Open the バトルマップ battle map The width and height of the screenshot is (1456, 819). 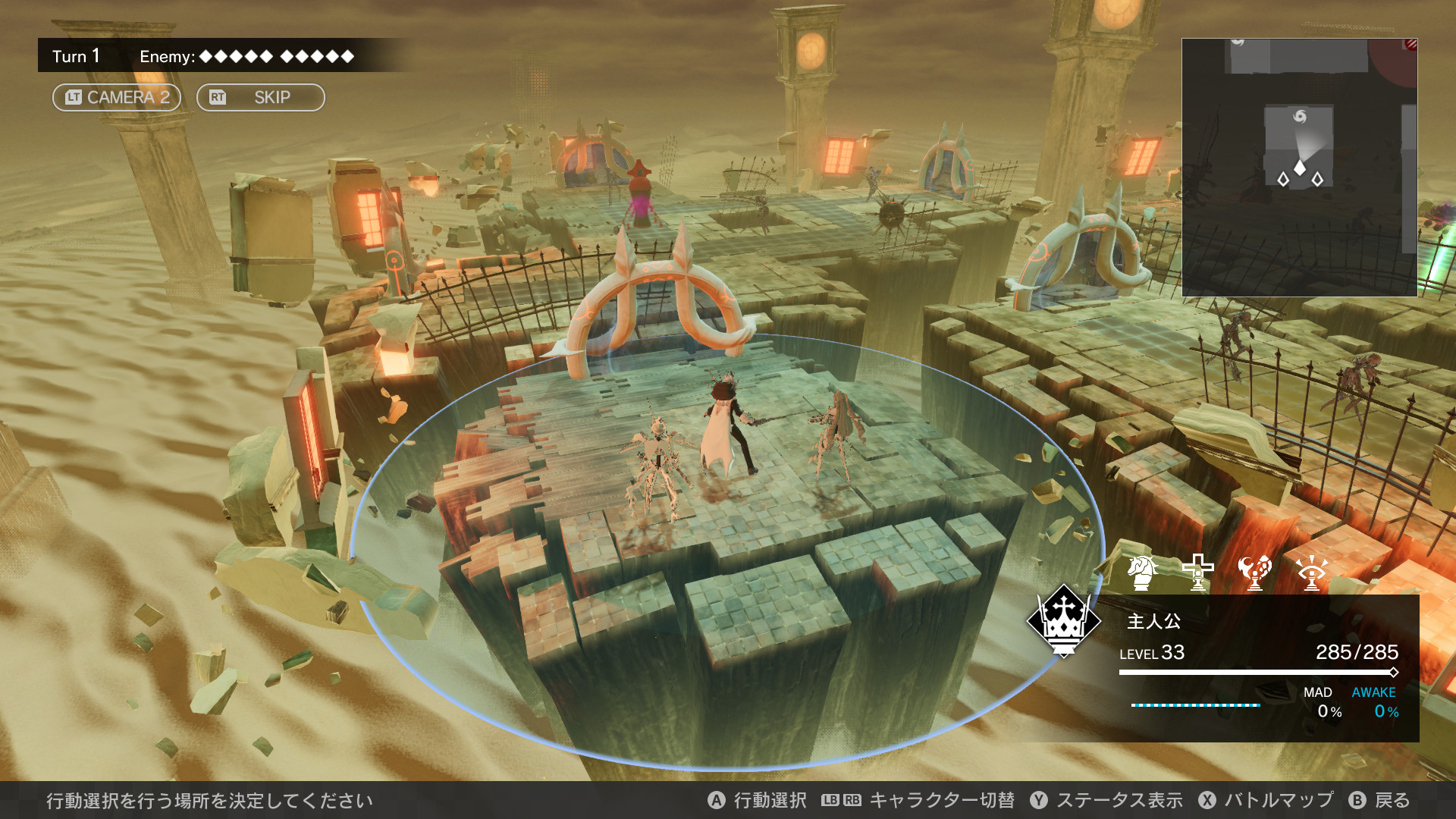point(1266,800)
